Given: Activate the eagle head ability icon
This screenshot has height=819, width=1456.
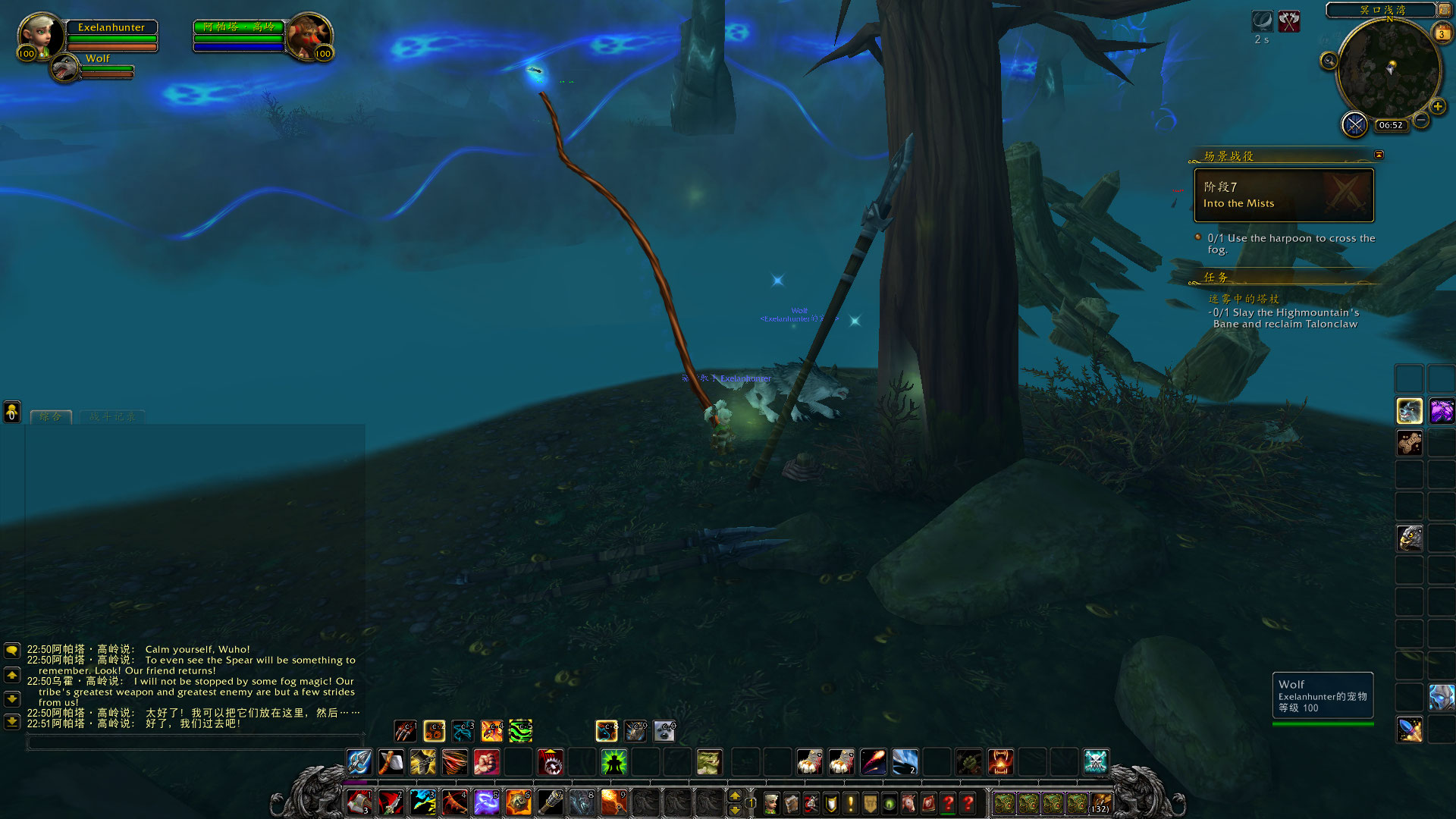Looking at the screenshot, I should point(1409,538).
